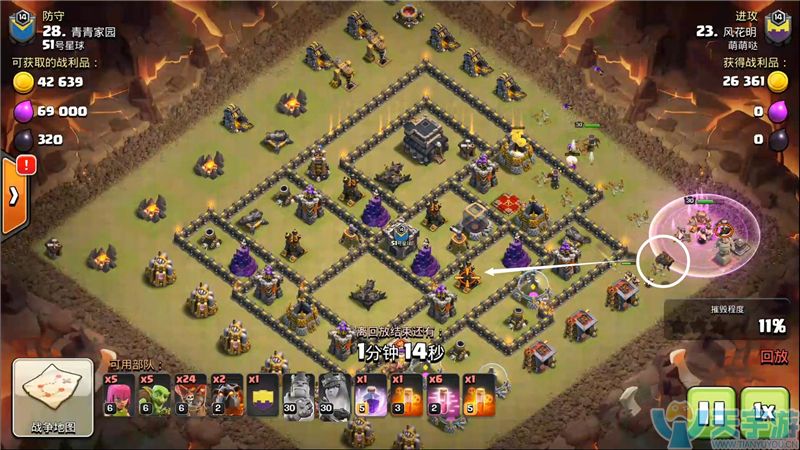This screenshot has height=450, width=800.
Task: Select the Barbarian King hero slot
Action: 299,395
